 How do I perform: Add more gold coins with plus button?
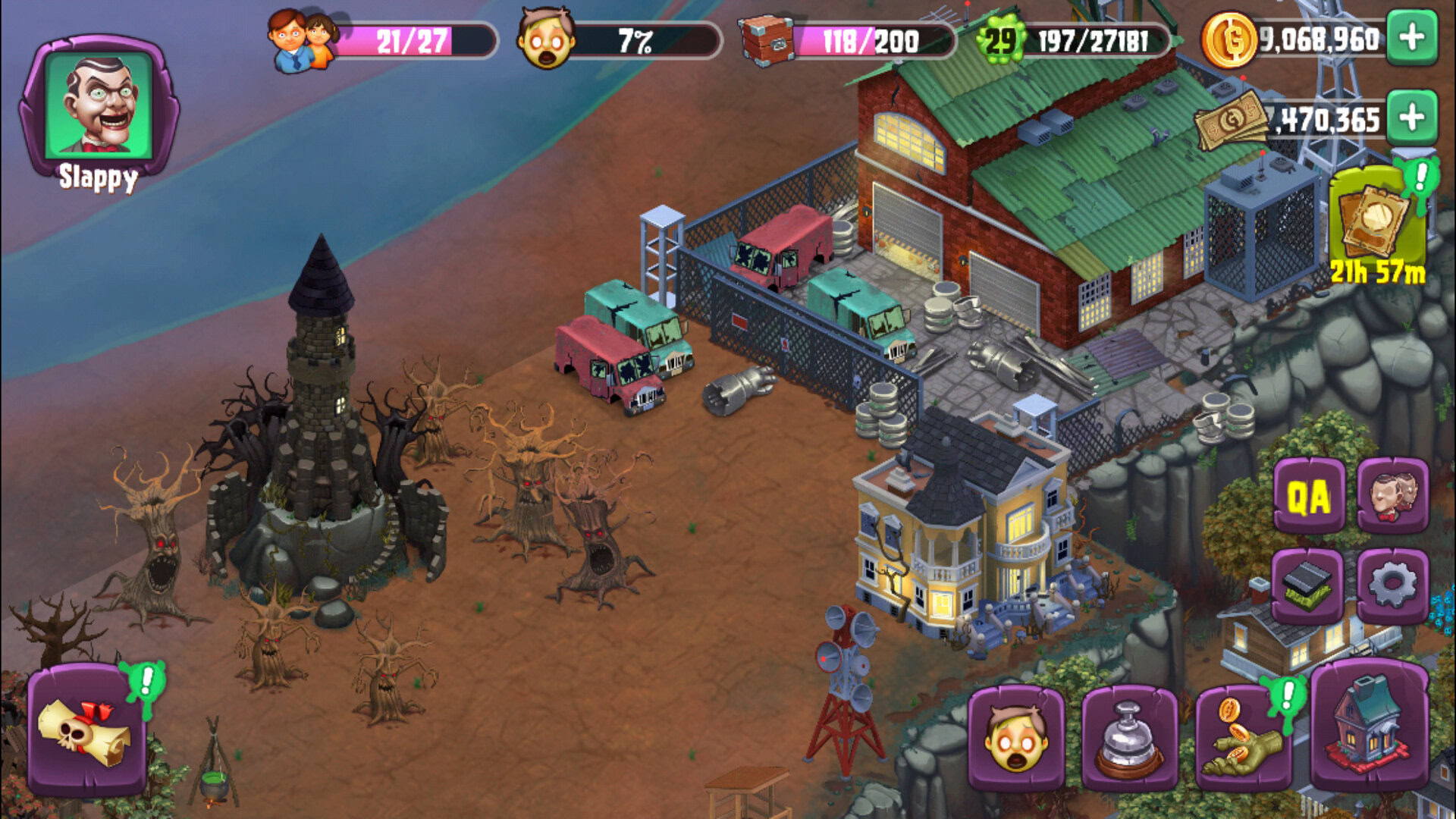tap(1411, 37)
